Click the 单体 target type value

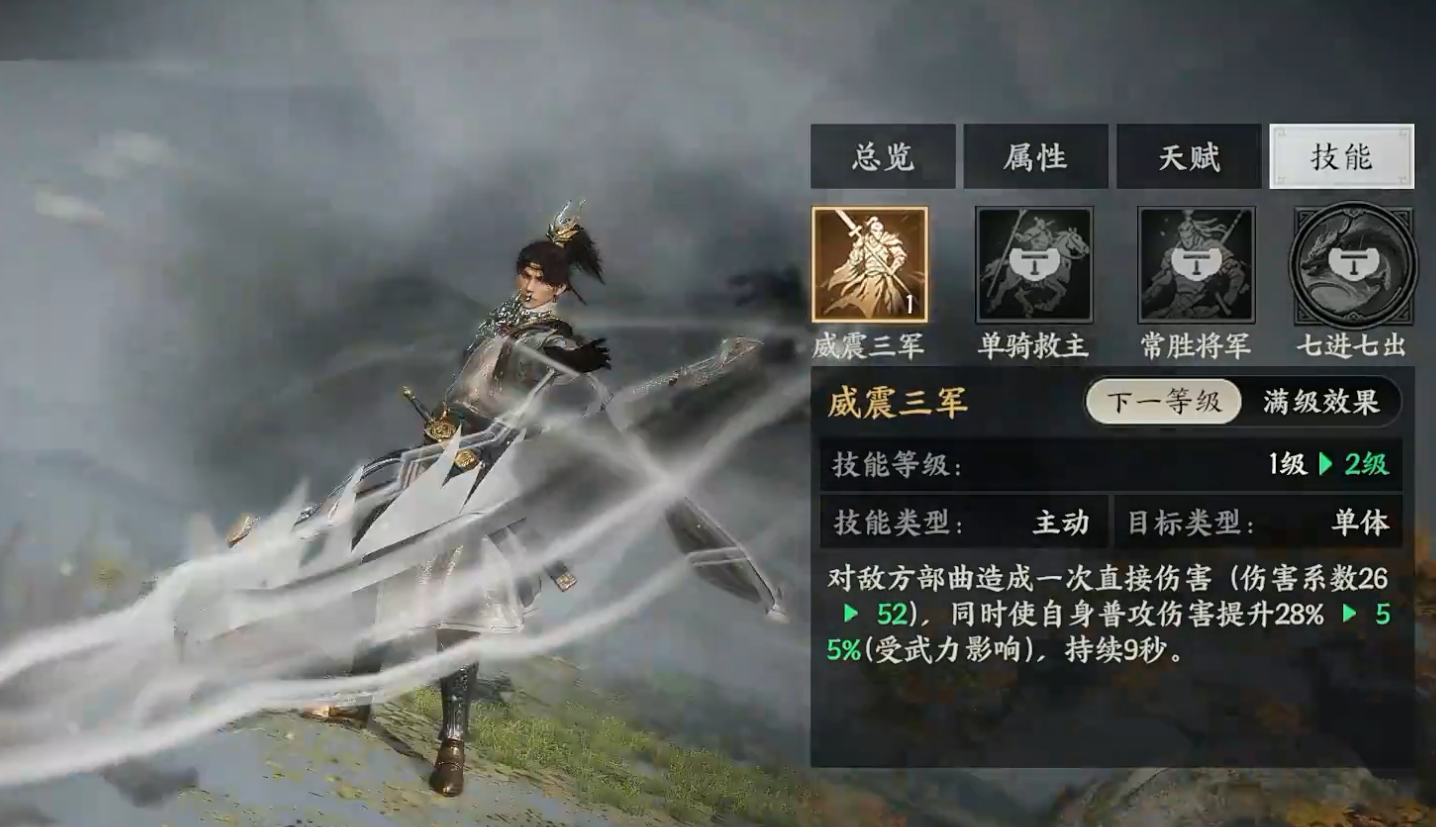pyautogui.click(x=1362, y=522)
